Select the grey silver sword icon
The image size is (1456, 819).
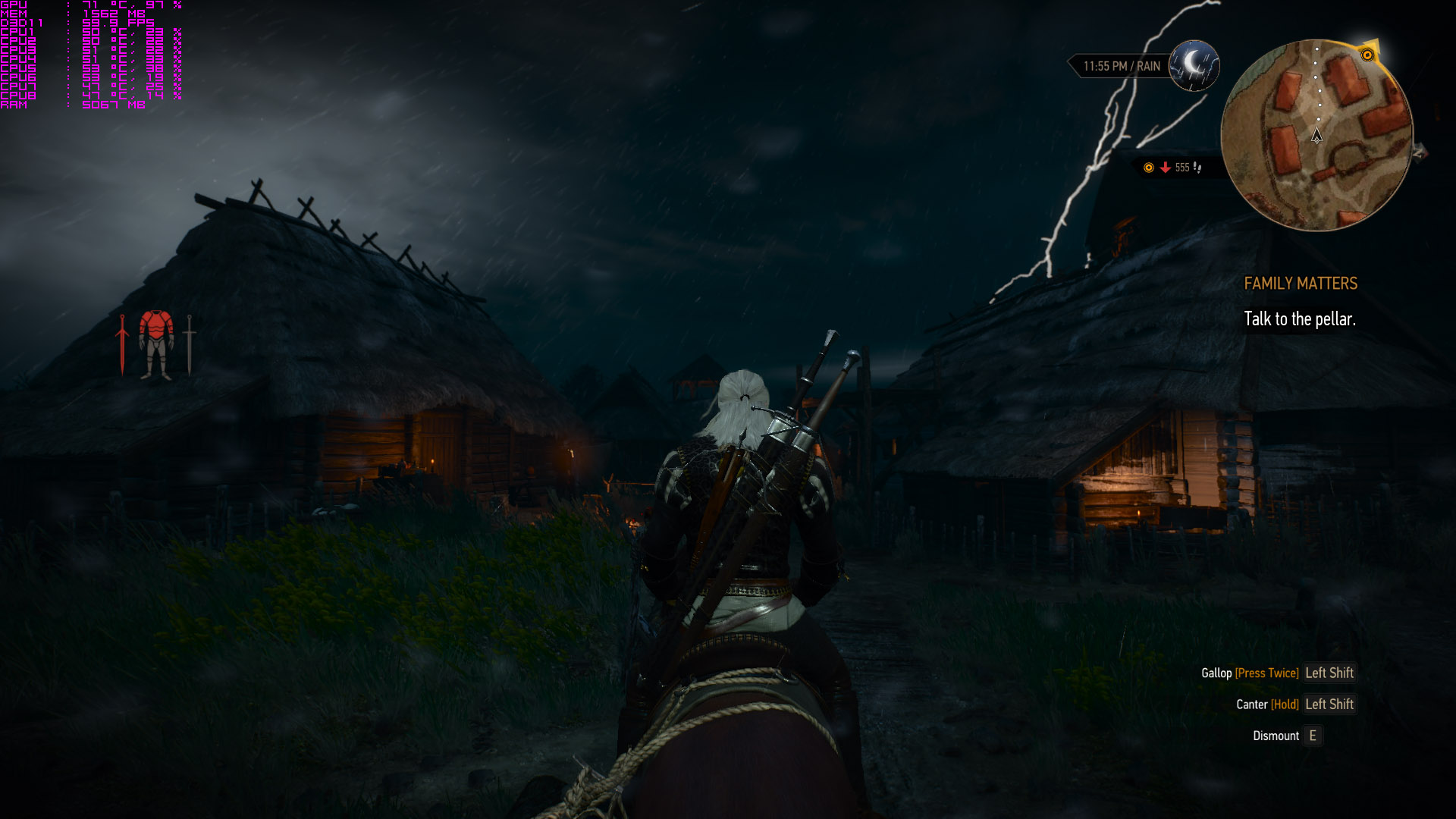[190, 345]
